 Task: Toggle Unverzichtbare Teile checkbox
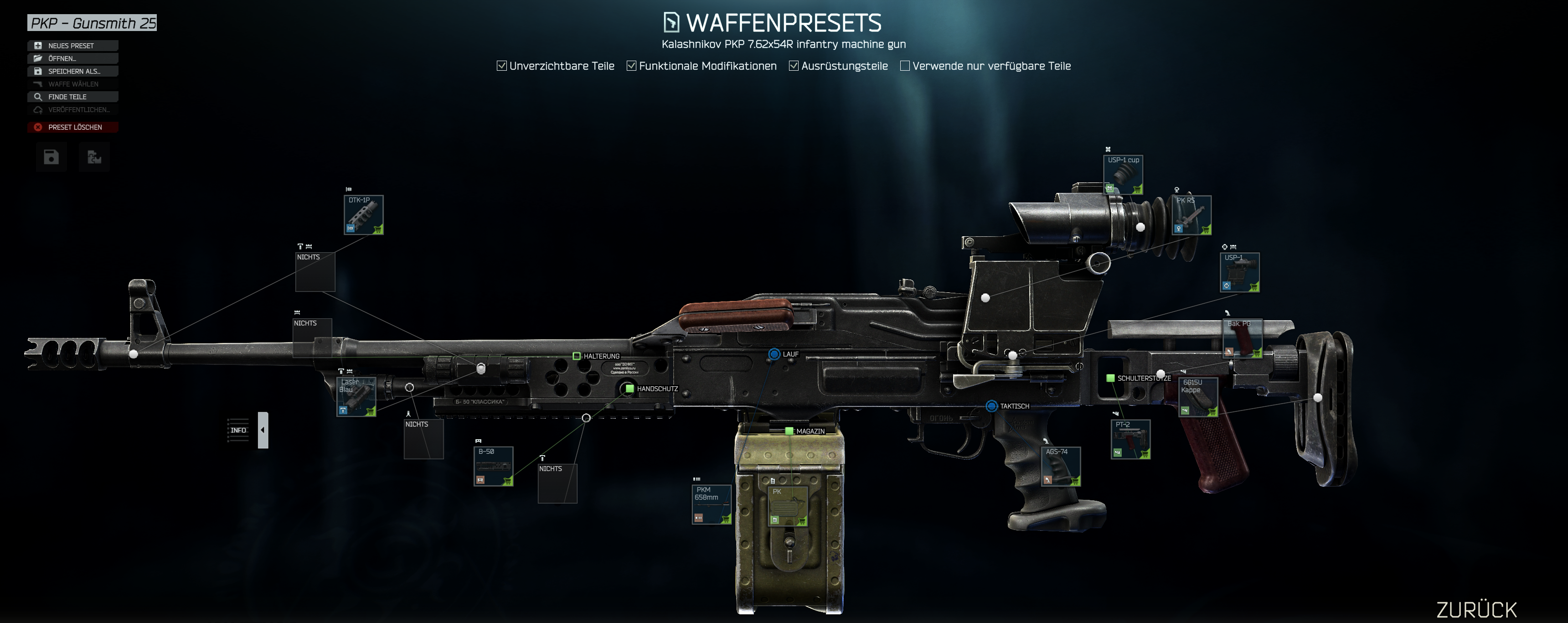tap(501, 66)
